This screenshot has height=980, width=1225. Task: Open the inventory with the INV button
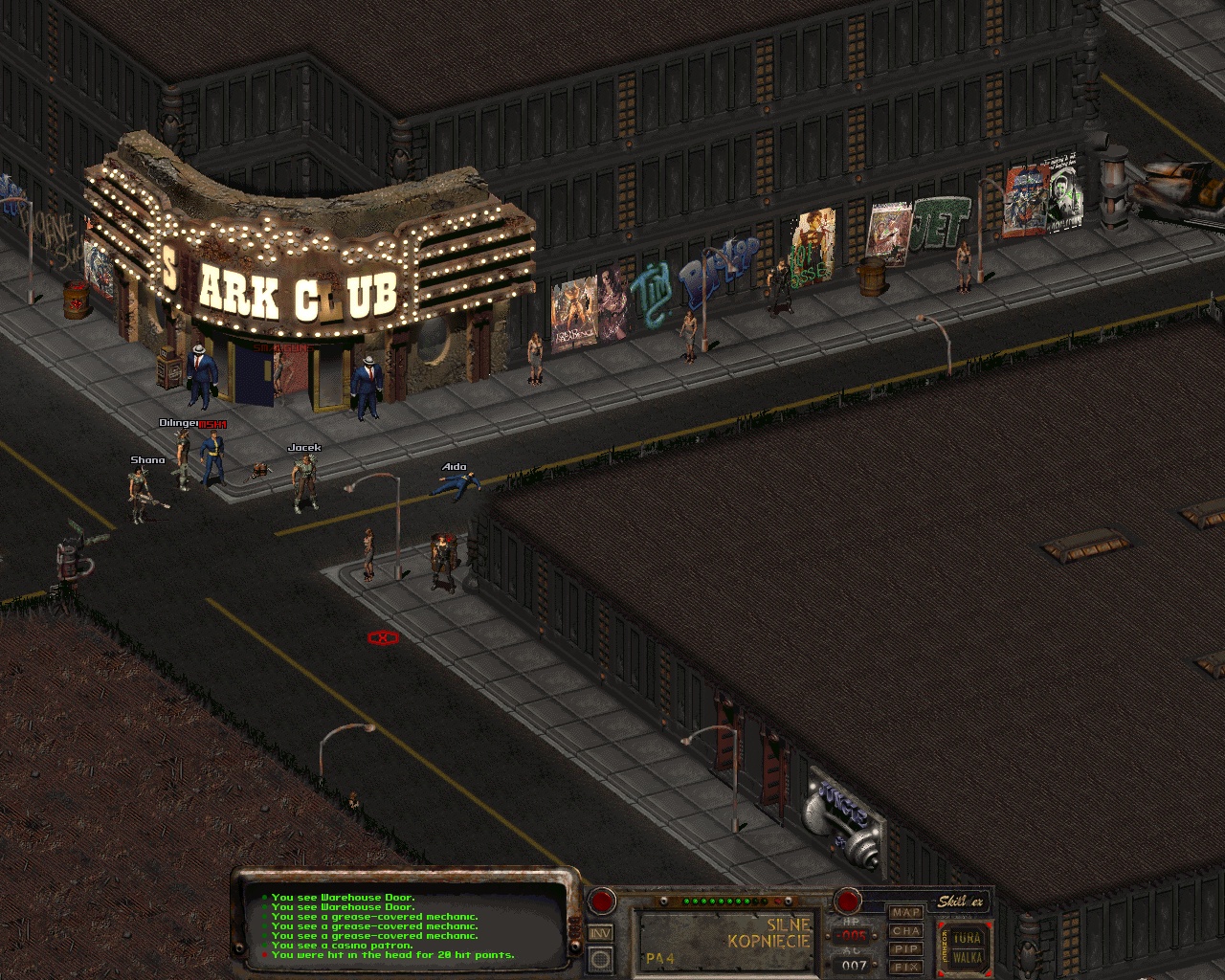coord(600,933)
